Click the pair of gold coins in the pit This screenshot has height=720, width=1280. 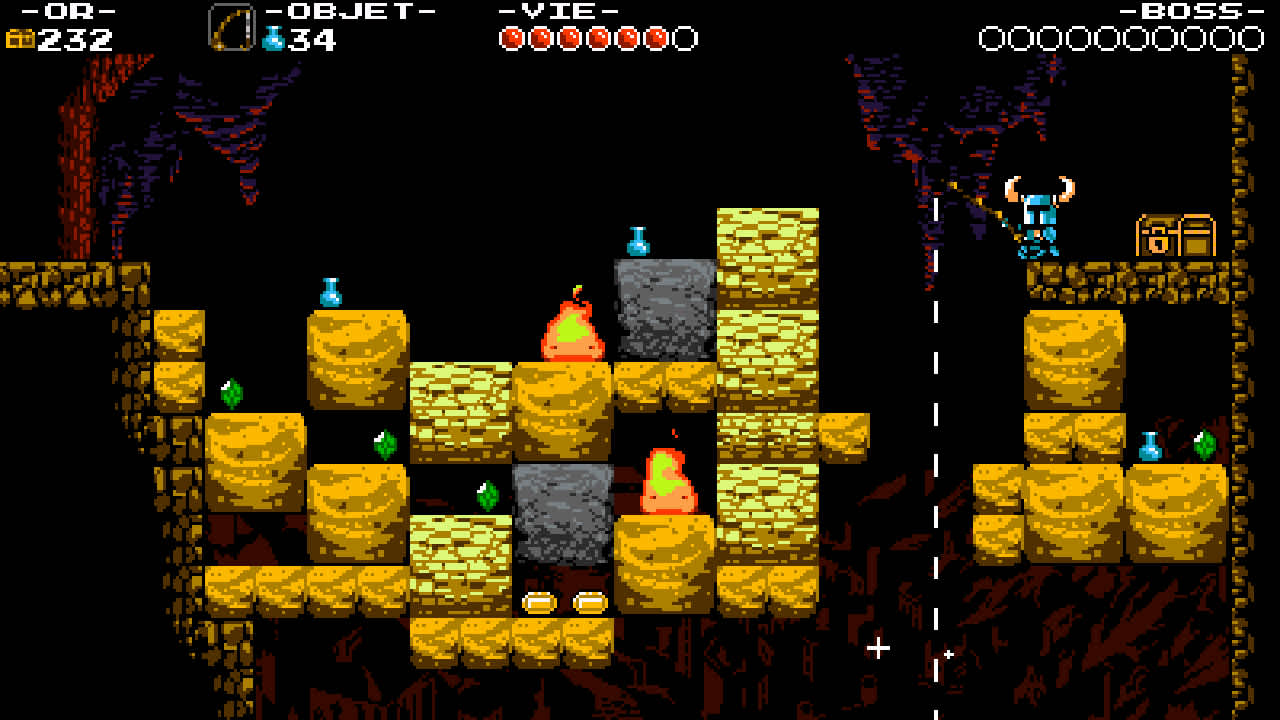point(566,601)
